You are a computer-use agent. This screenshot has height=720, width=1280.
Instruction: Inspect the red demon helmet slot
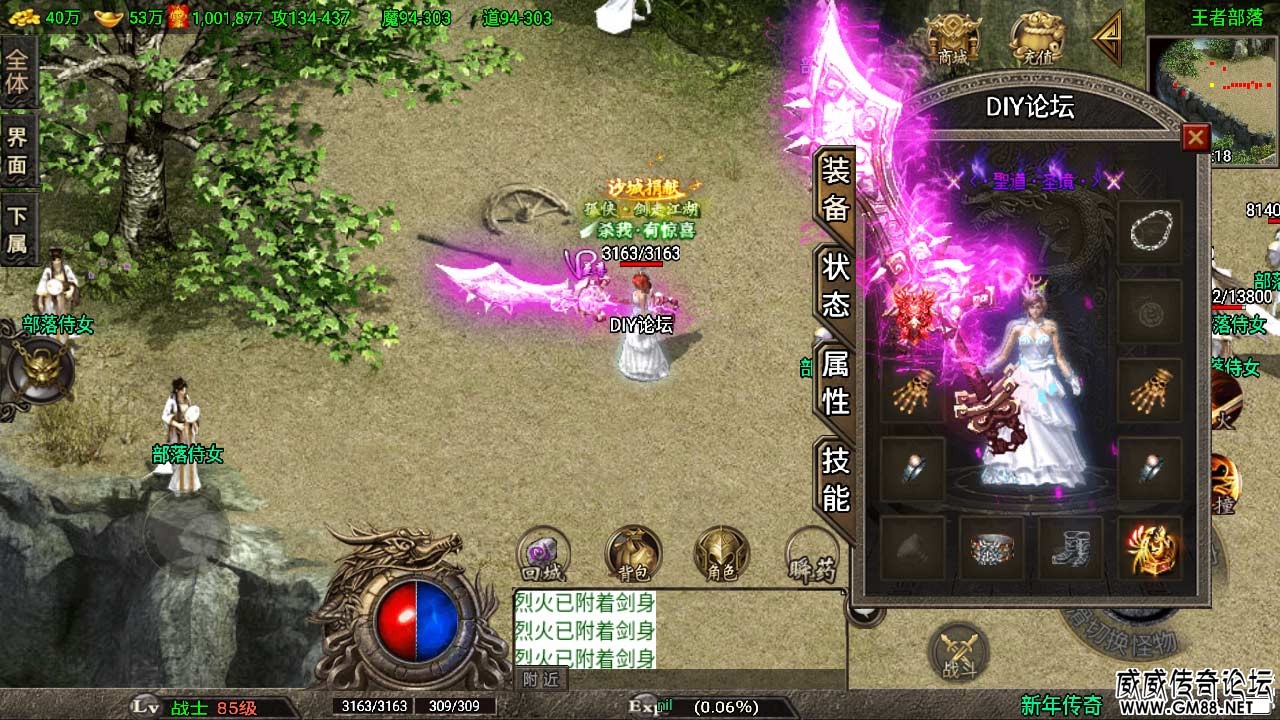pyautogui.click(x=912, y=312)
